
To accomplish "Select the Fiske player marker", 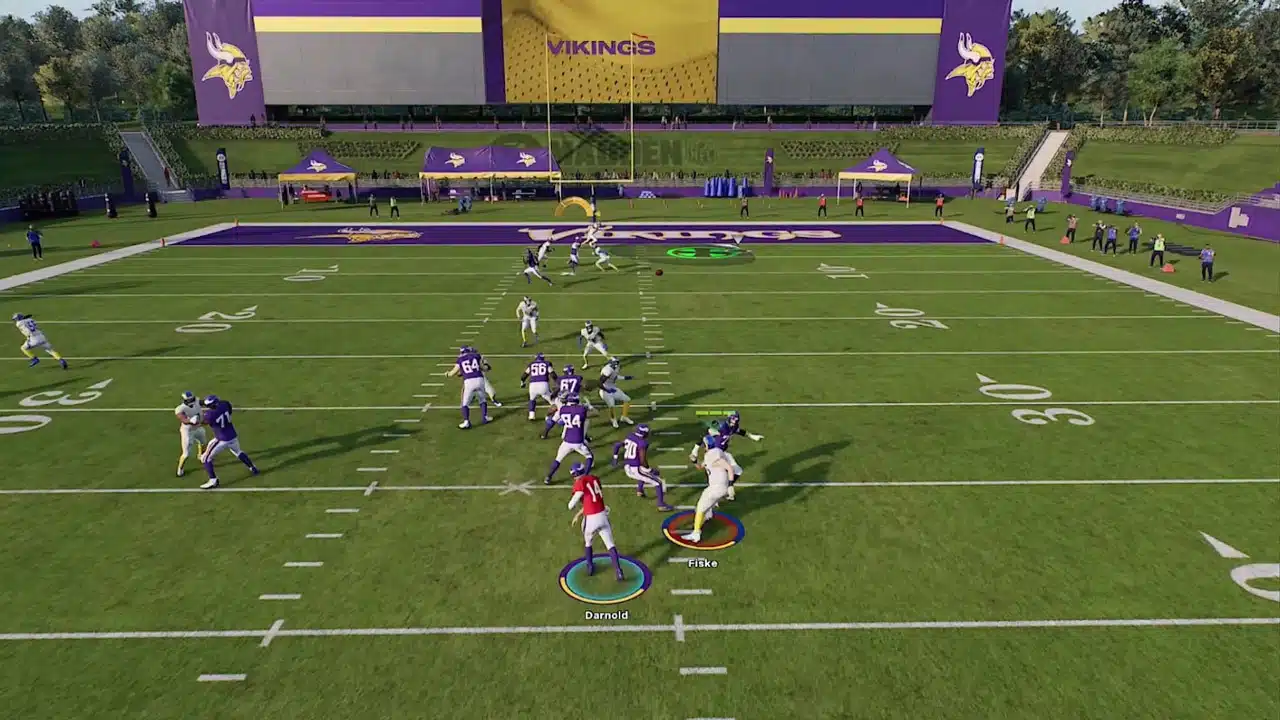I will (x=702, y=531).
